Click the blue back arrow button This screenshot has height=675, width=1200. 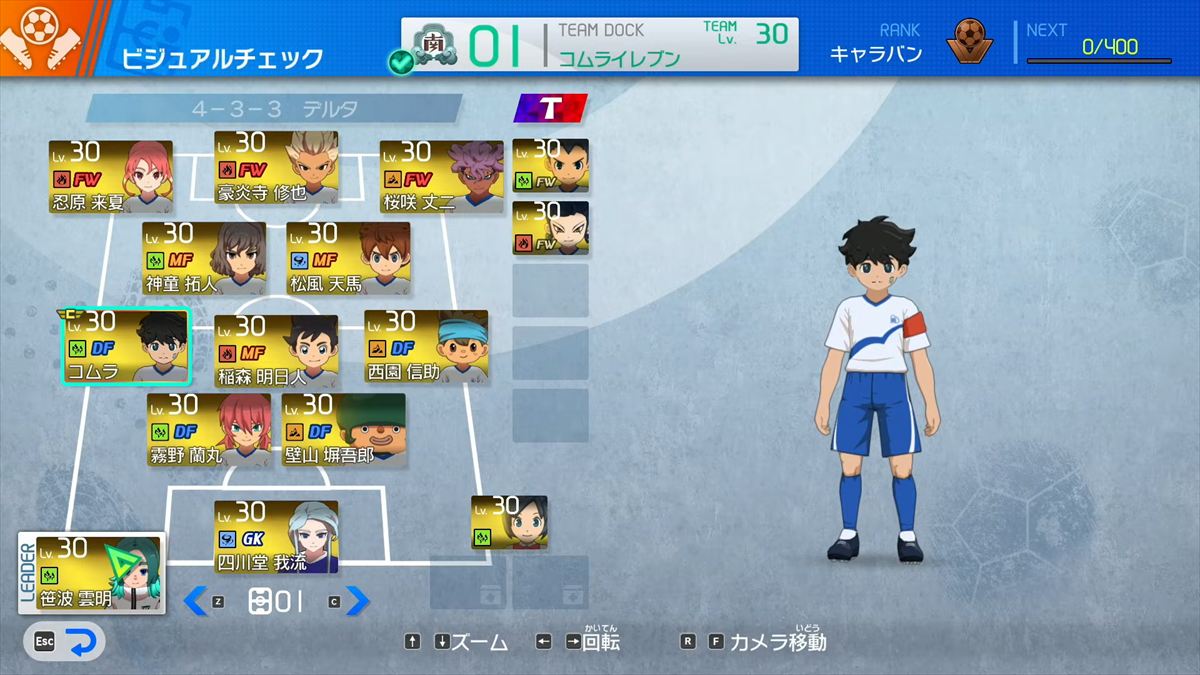[x=85, y=642]
